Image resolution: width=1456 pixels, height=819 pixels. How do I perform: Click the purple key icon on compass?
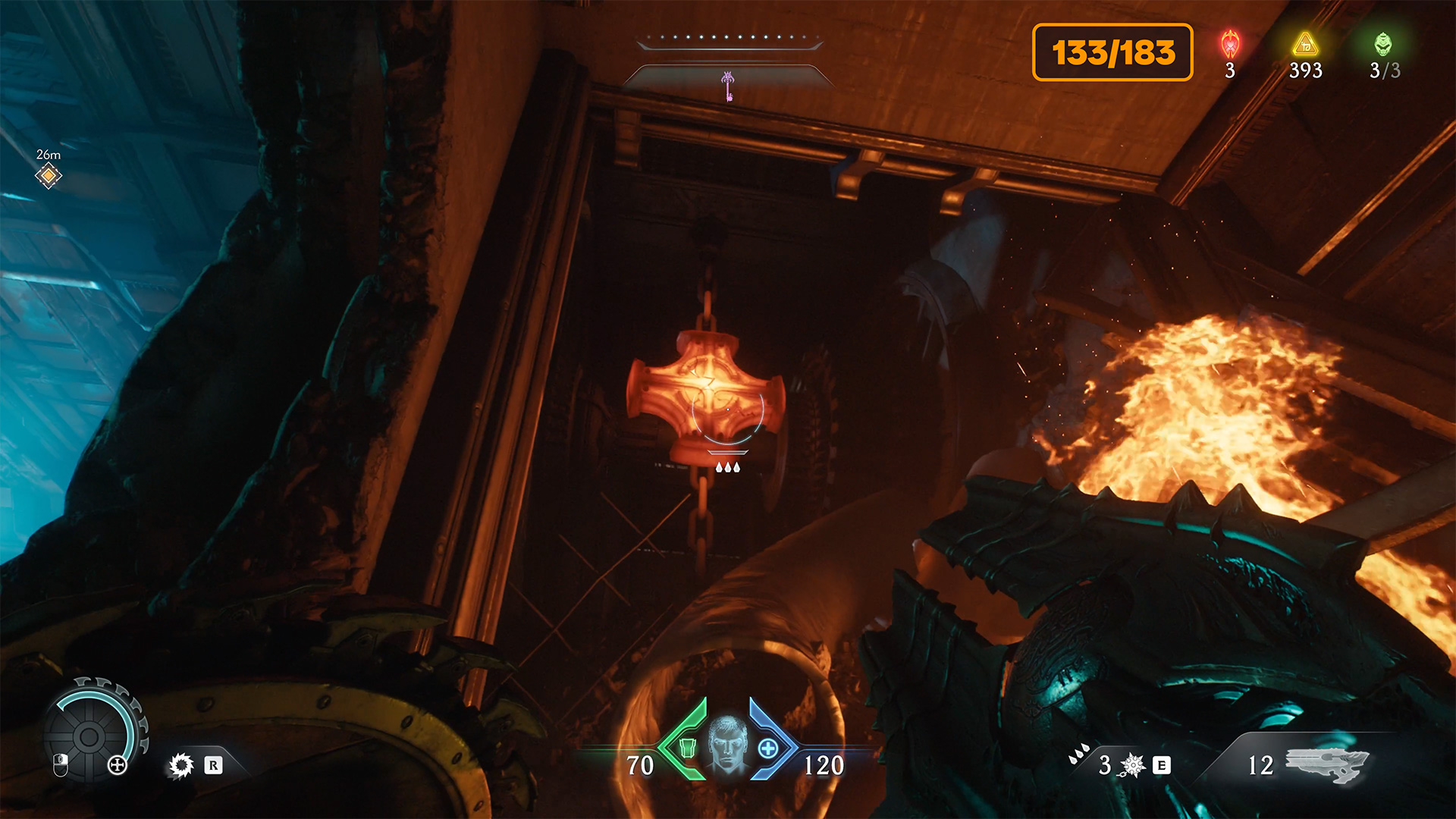728,86
